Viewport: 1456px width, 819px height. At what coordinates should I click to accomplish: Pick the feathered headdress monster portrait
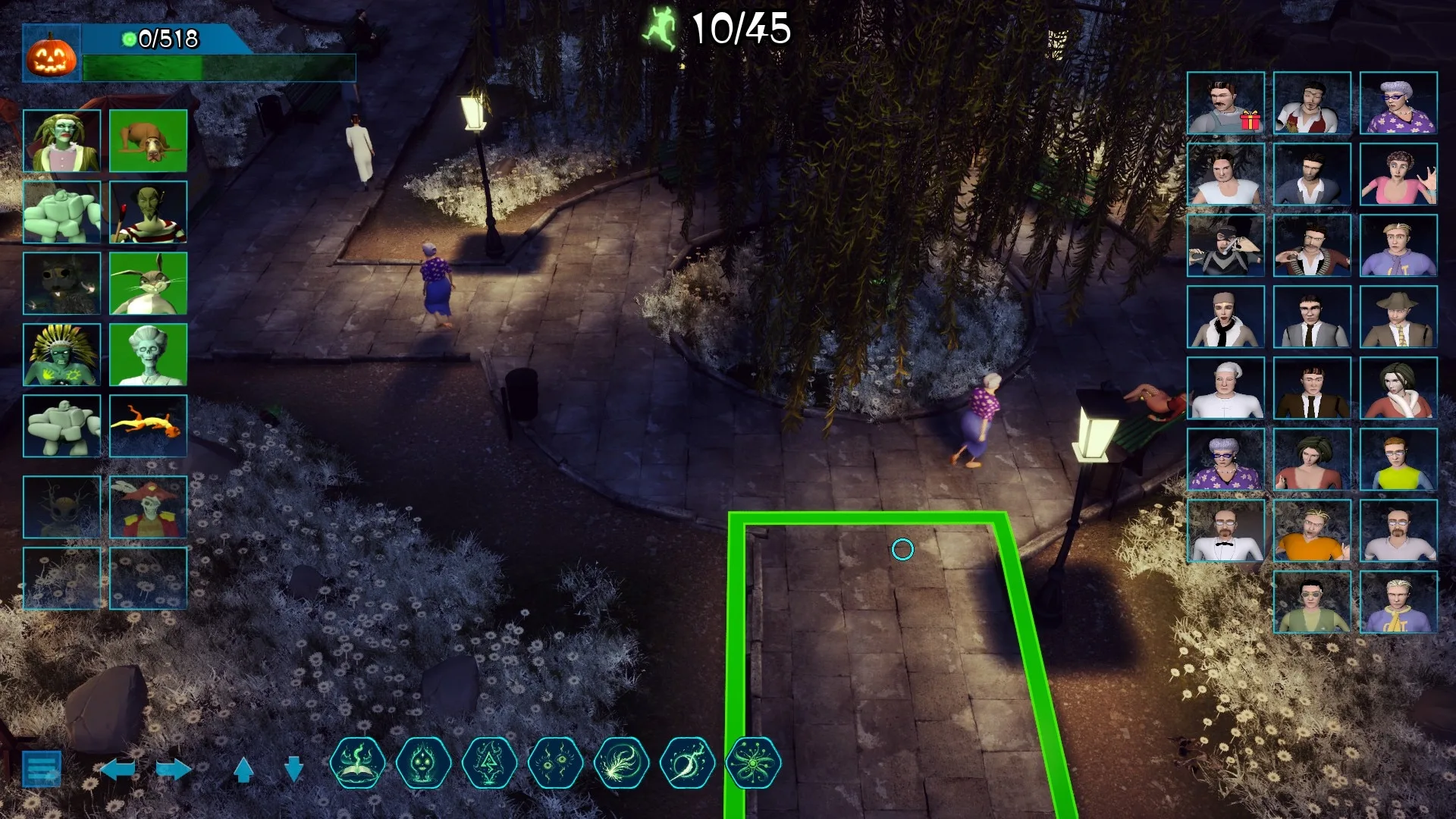click(x=61, y=355)
